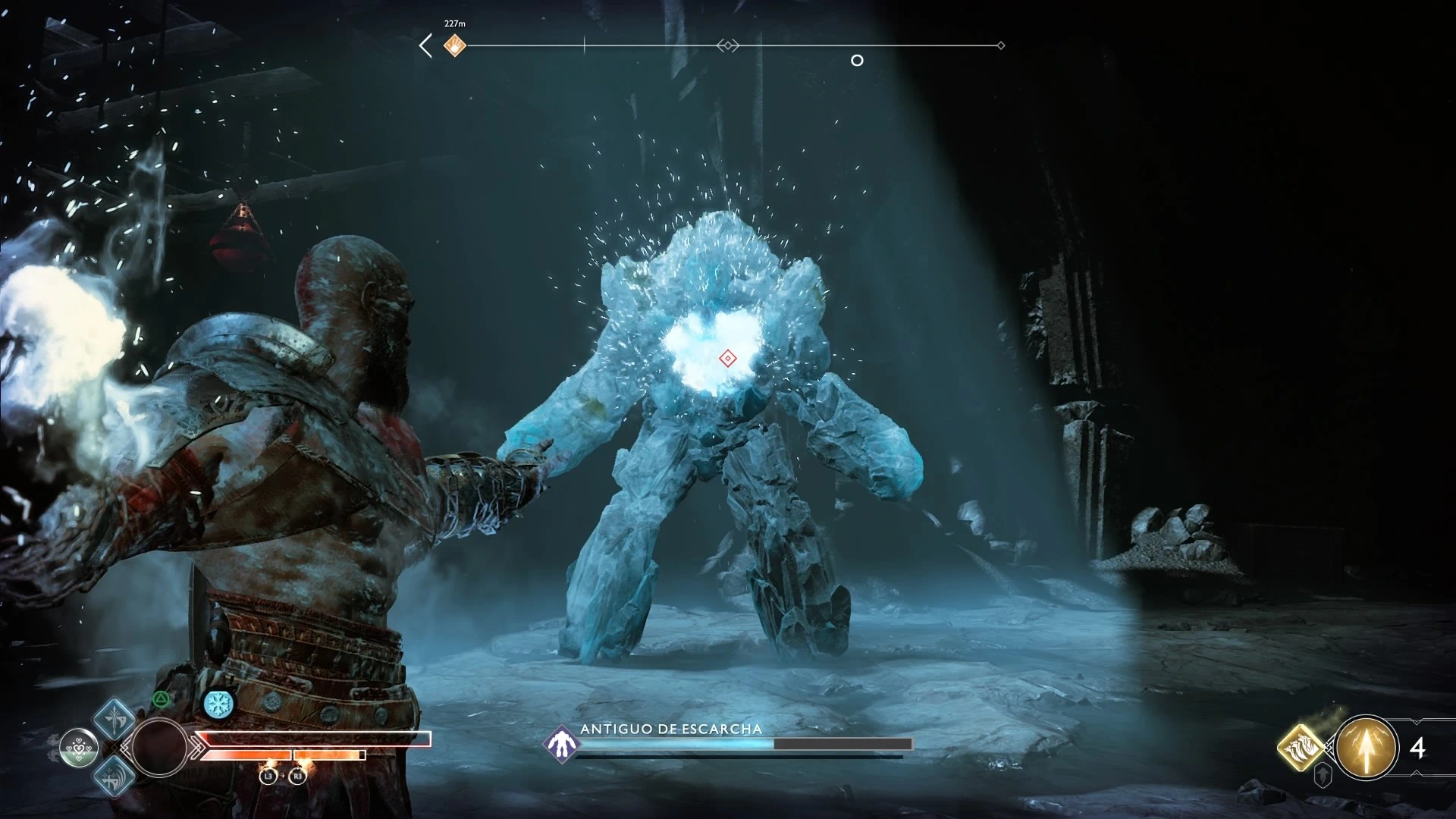This screenshot has width=1456, height=819.
Task: Select the golden lightning arrow icon
Action: point(1367,748)
